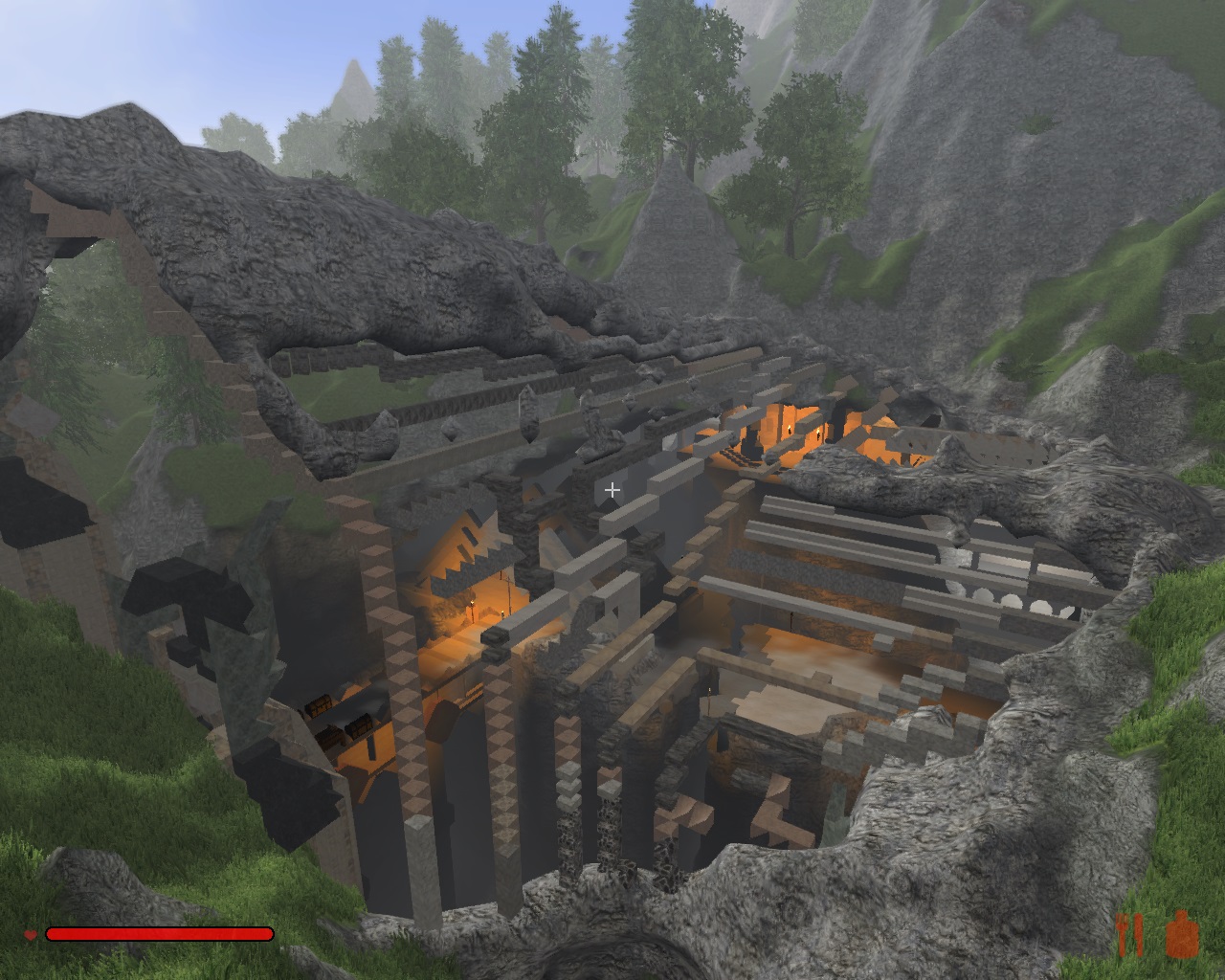The width and height of the screenshot is (1225, 980).
Task: Click the fork and knife hunger icon
Action: (x=1130, y=934)
